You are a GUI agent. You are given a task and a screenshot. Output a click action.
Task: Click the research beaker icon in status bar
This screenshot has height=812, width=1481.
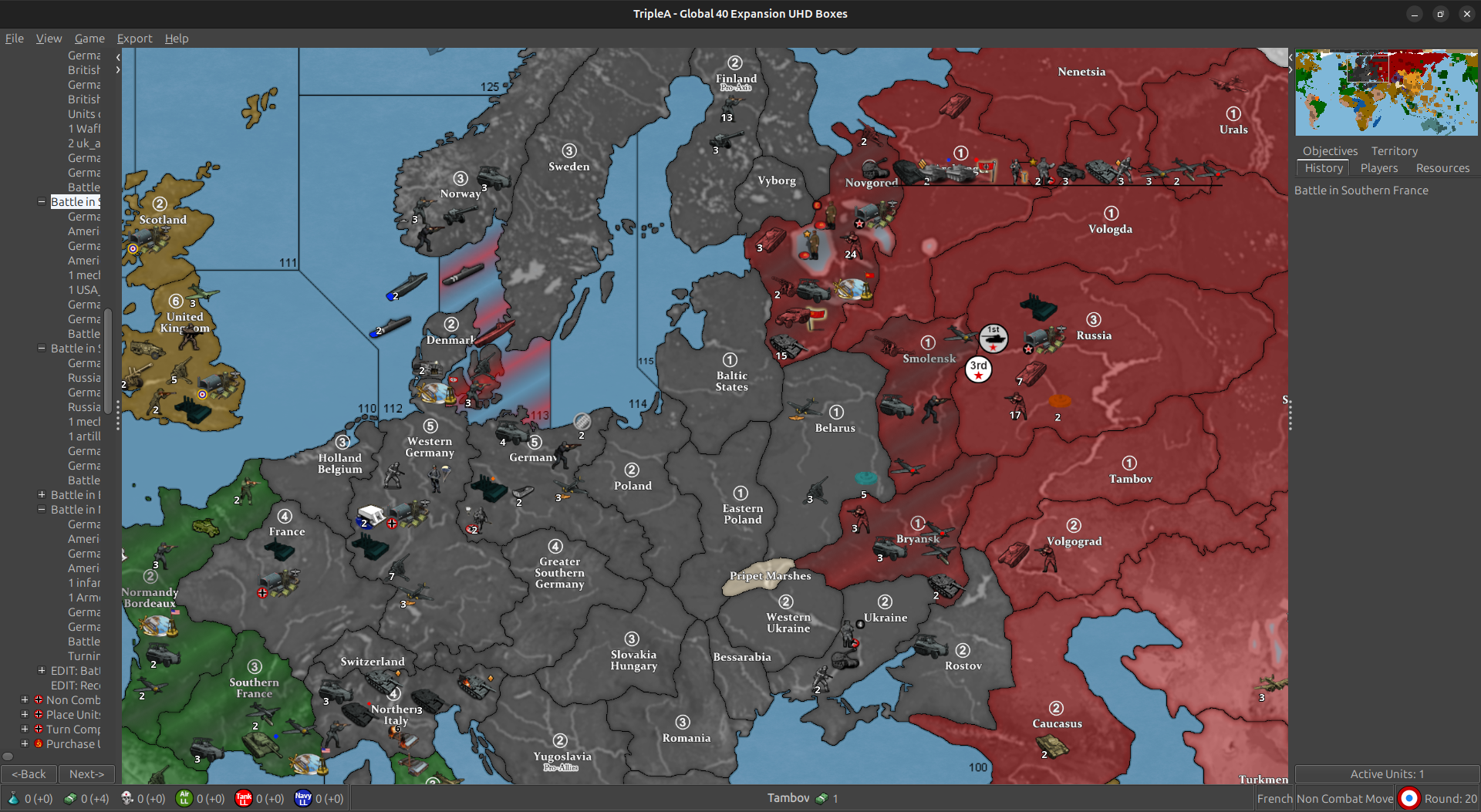(14, 799)
